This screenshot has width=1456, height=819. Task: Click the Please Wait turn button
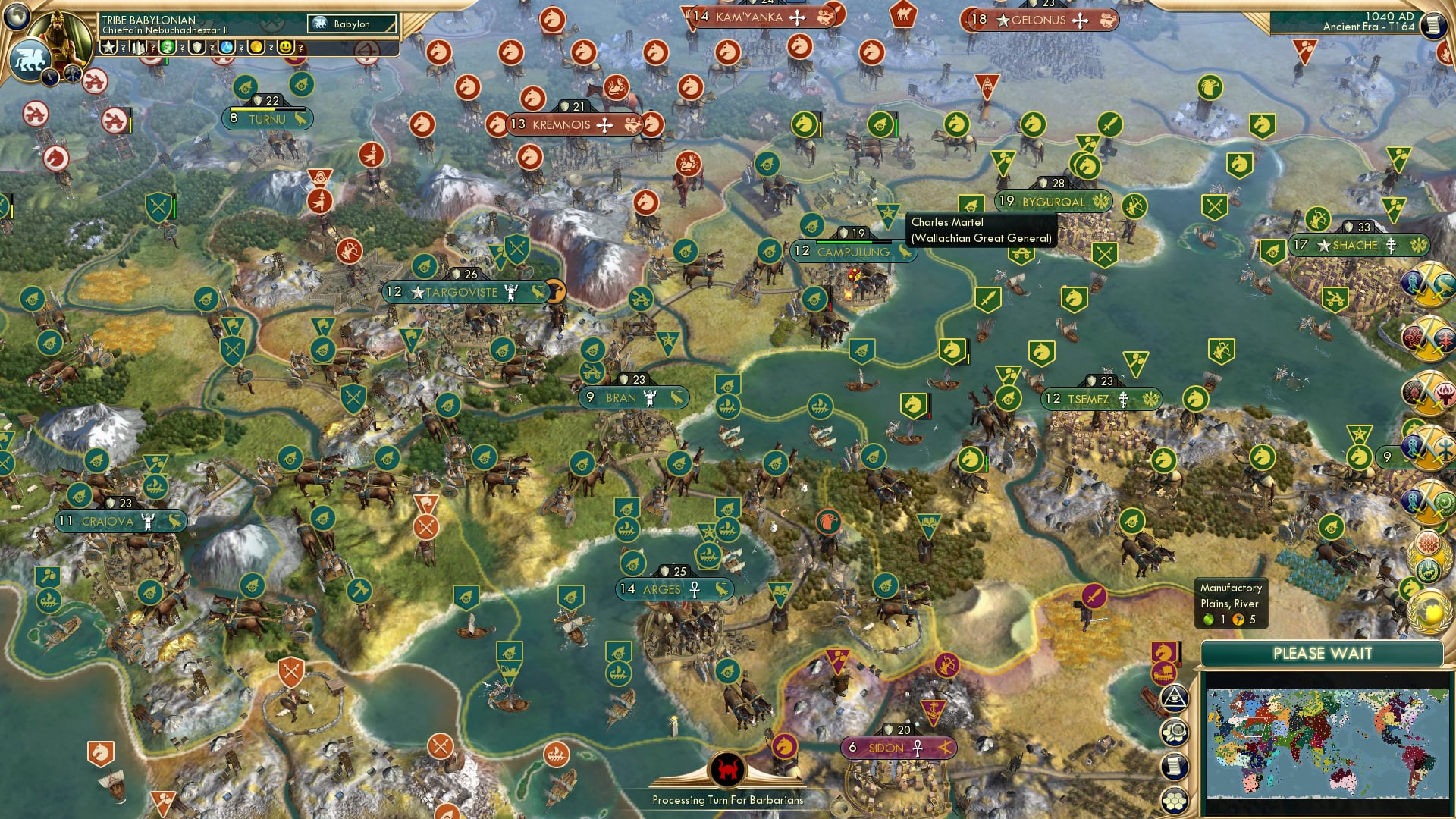(x=1322, y=654)
